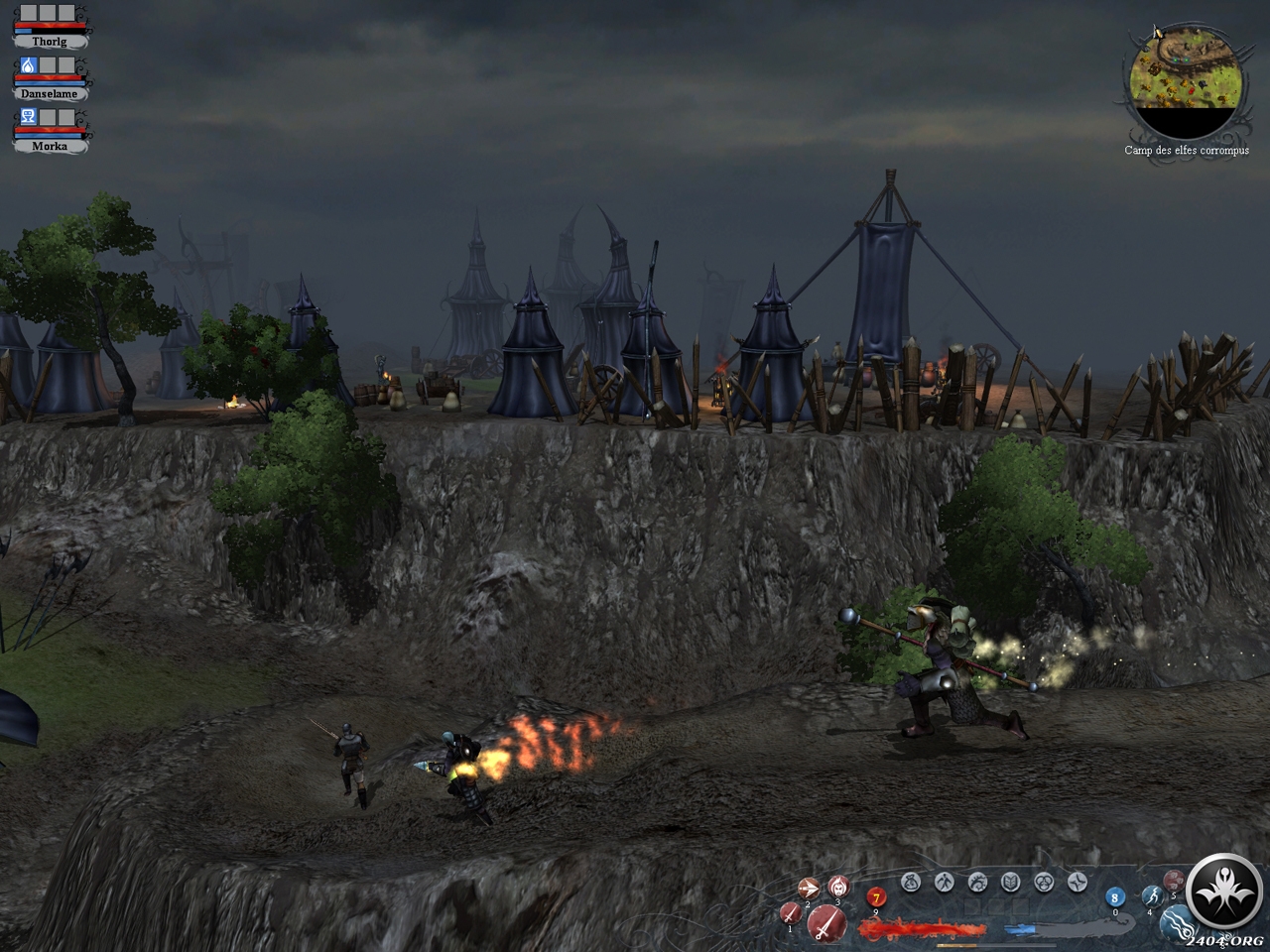Screen dimensions: 1270x952
Task: Open the character figure menu
Action: coord(946,882)
